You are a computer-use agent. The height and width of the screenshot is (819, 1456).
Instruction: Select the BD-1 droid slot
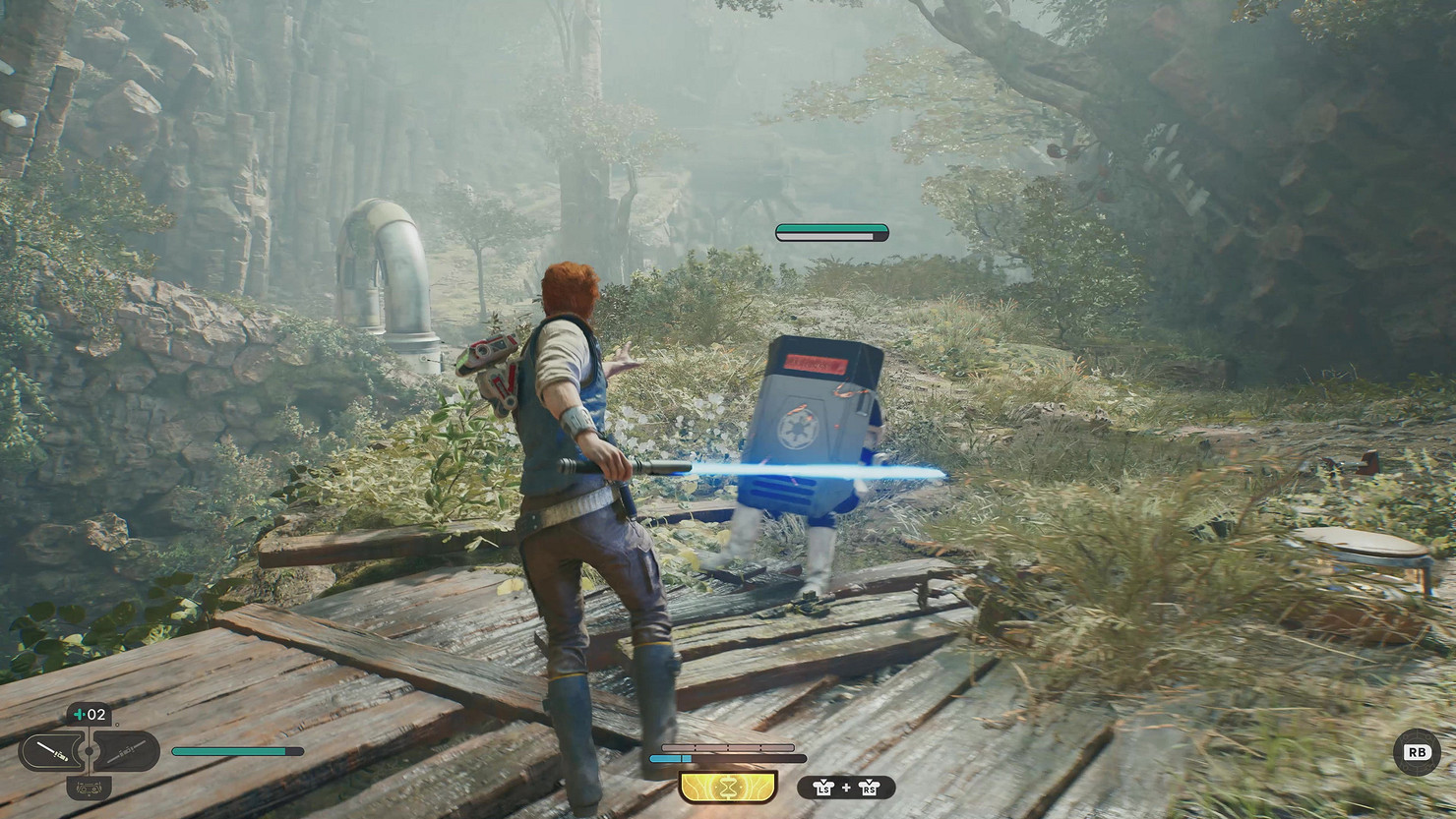(89, 788)
